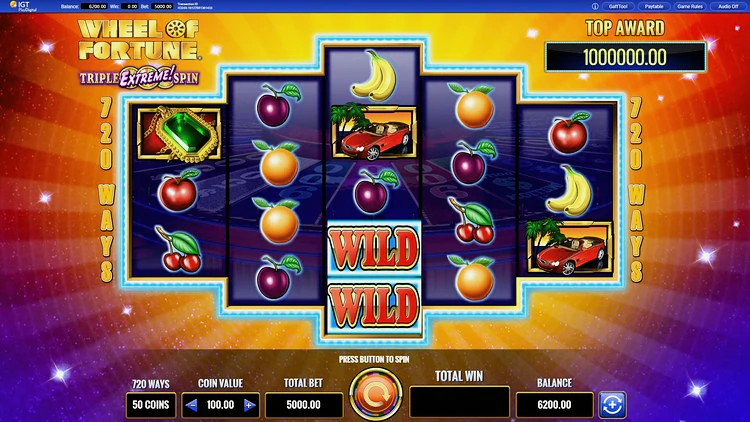View the Game Rules

692,6
